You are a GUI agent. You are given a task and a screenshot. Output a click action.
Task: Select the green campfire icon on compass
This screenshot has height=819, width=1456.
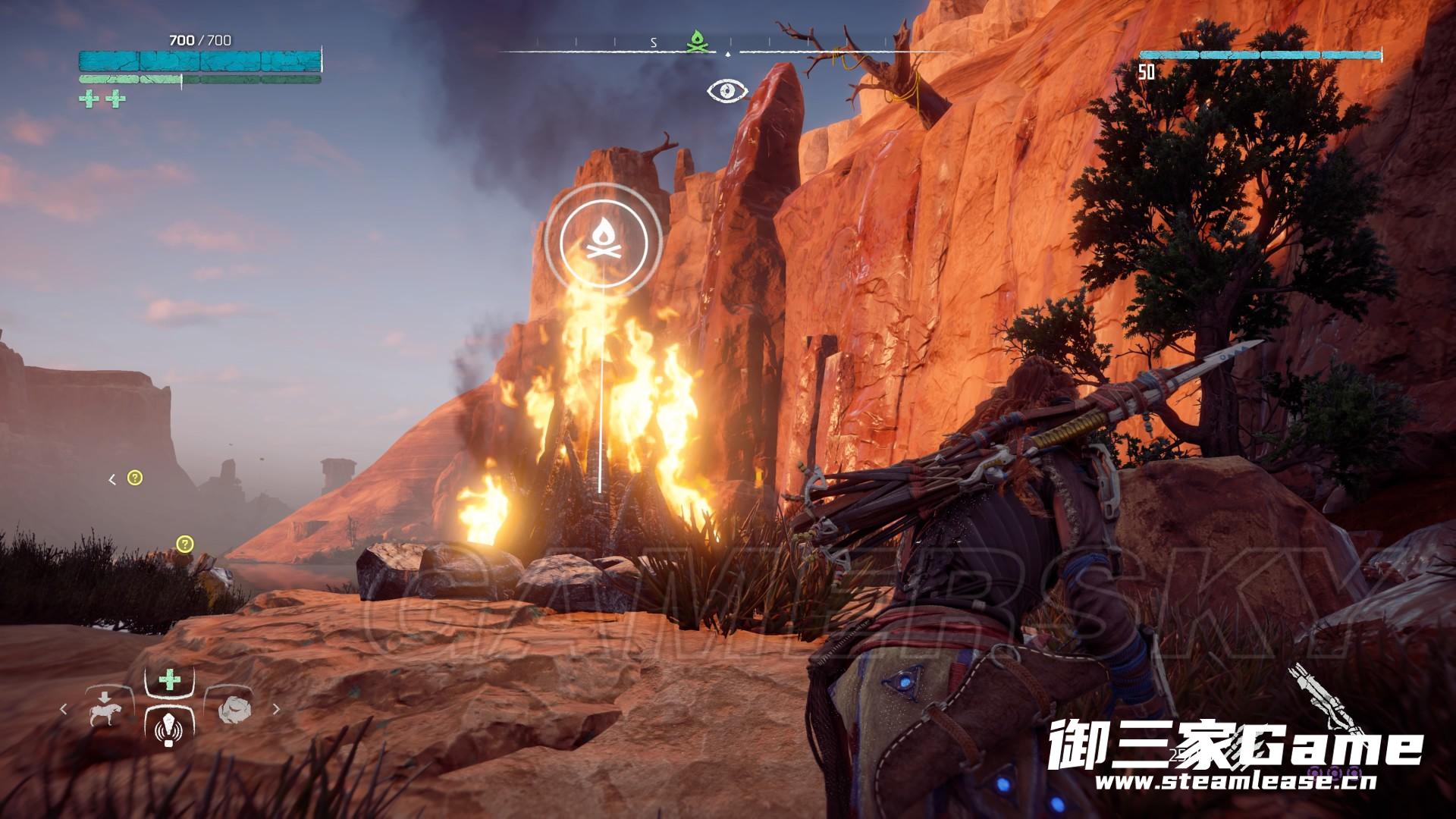coord(696,42)
